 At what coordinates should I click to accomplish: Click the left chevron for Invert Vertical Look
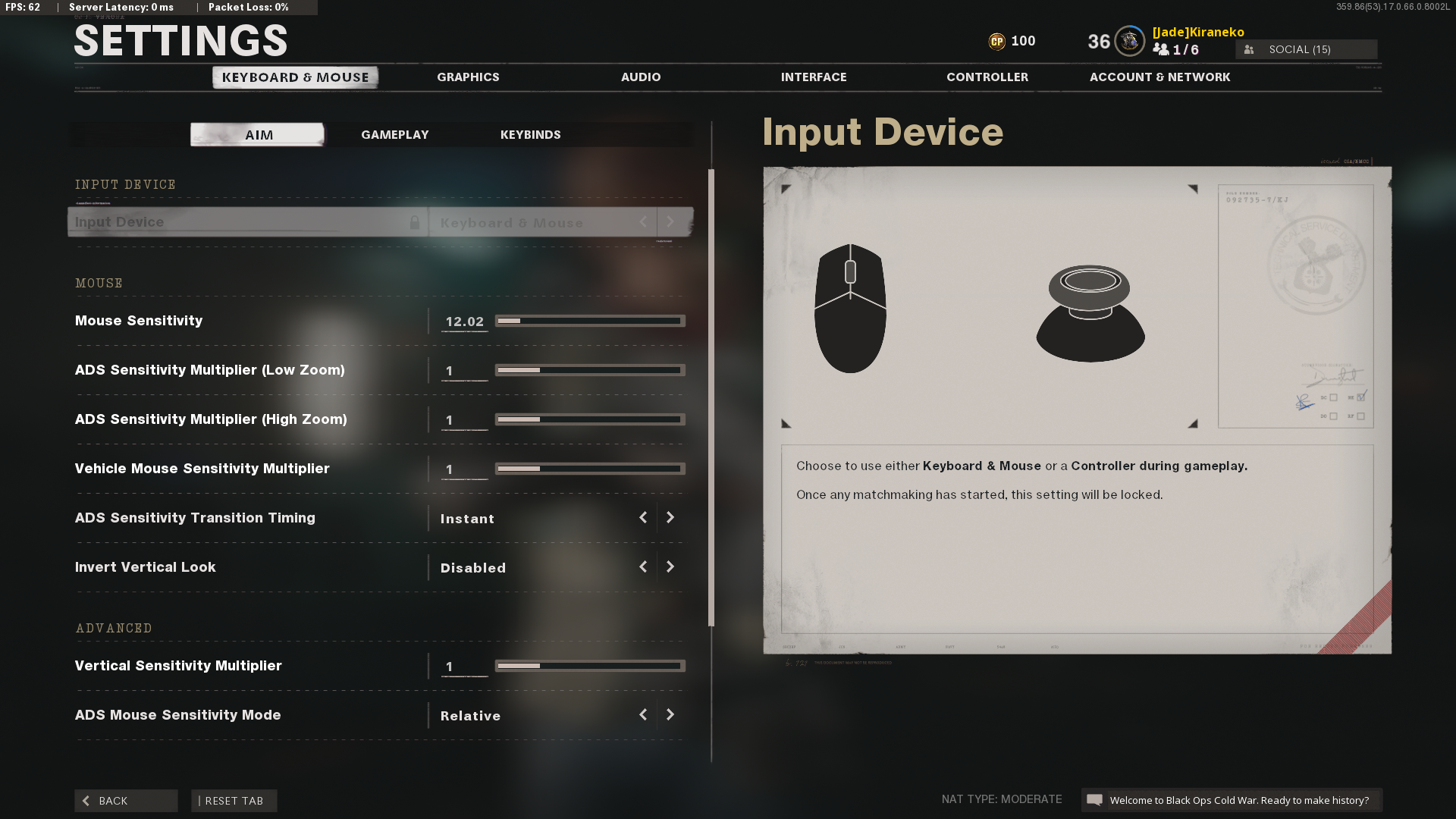point(643,566)
